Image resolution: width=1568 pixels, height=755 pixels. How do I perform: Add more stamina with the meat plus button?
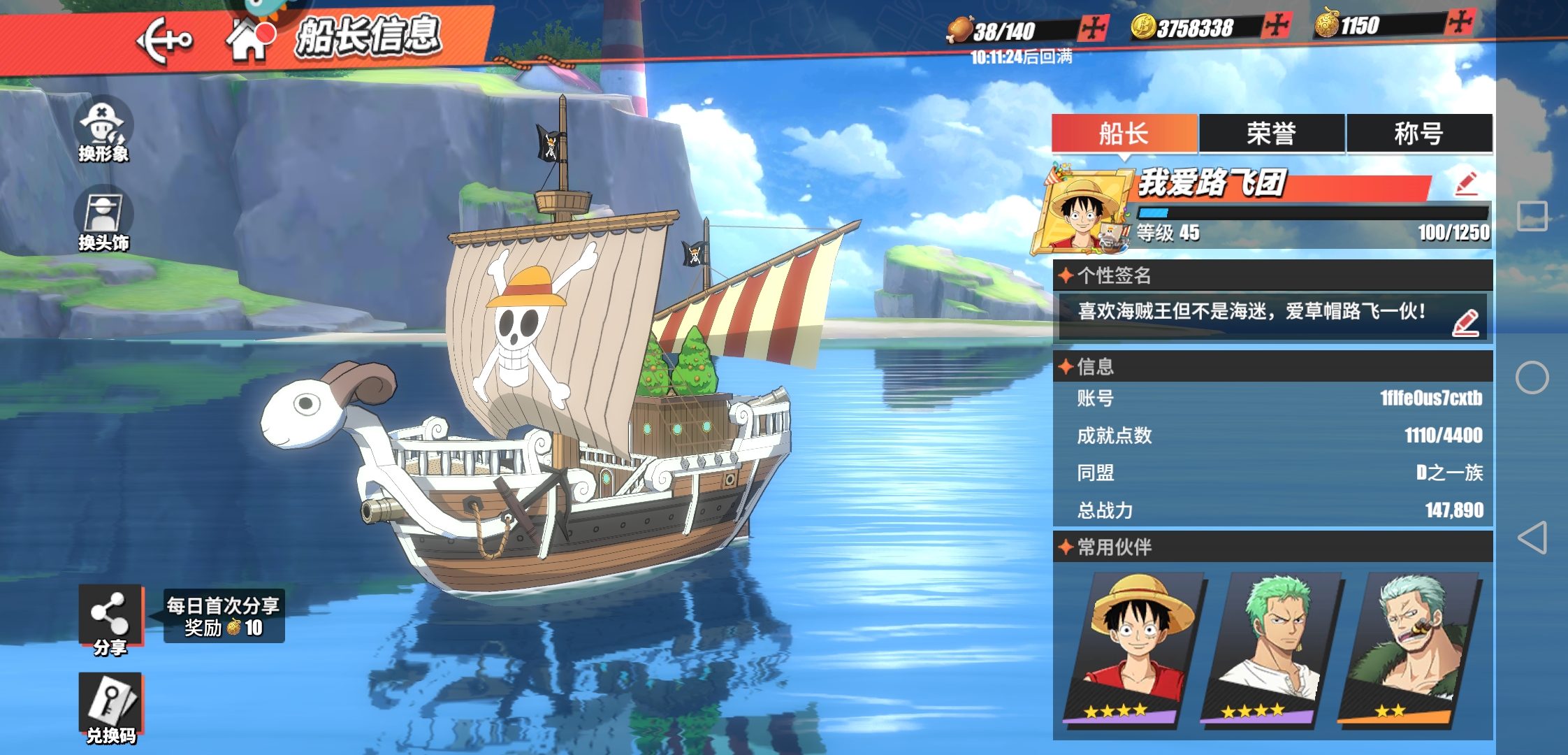pos(1093,29)
